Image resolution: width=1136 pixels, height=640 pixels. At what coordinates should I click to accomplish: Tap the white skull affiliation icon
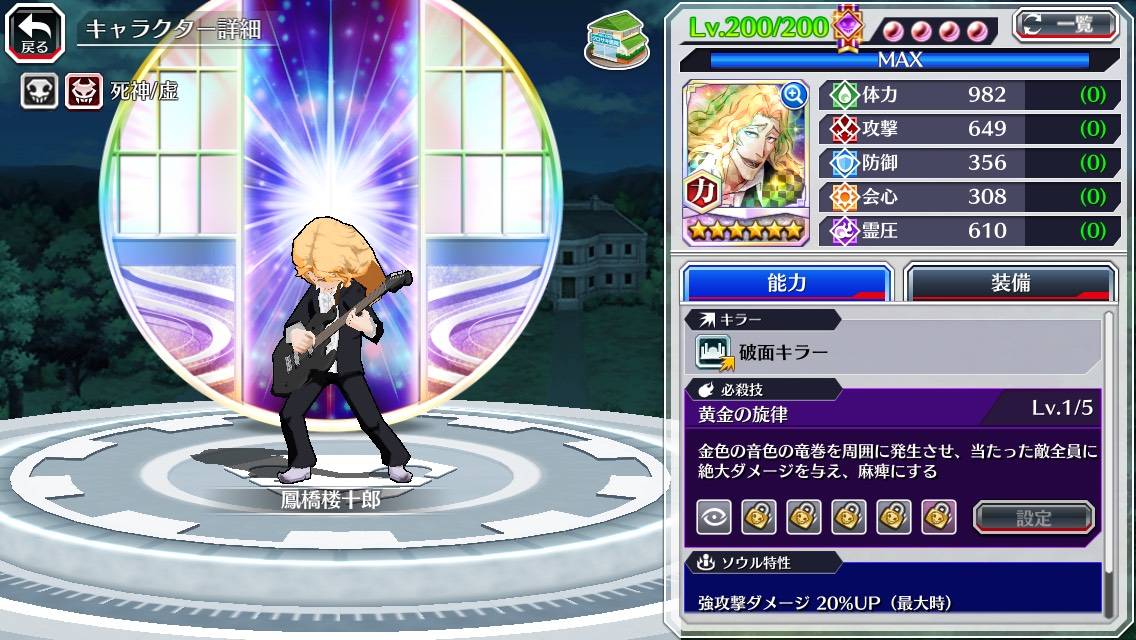pyautogui.click(x=39, y=92)
